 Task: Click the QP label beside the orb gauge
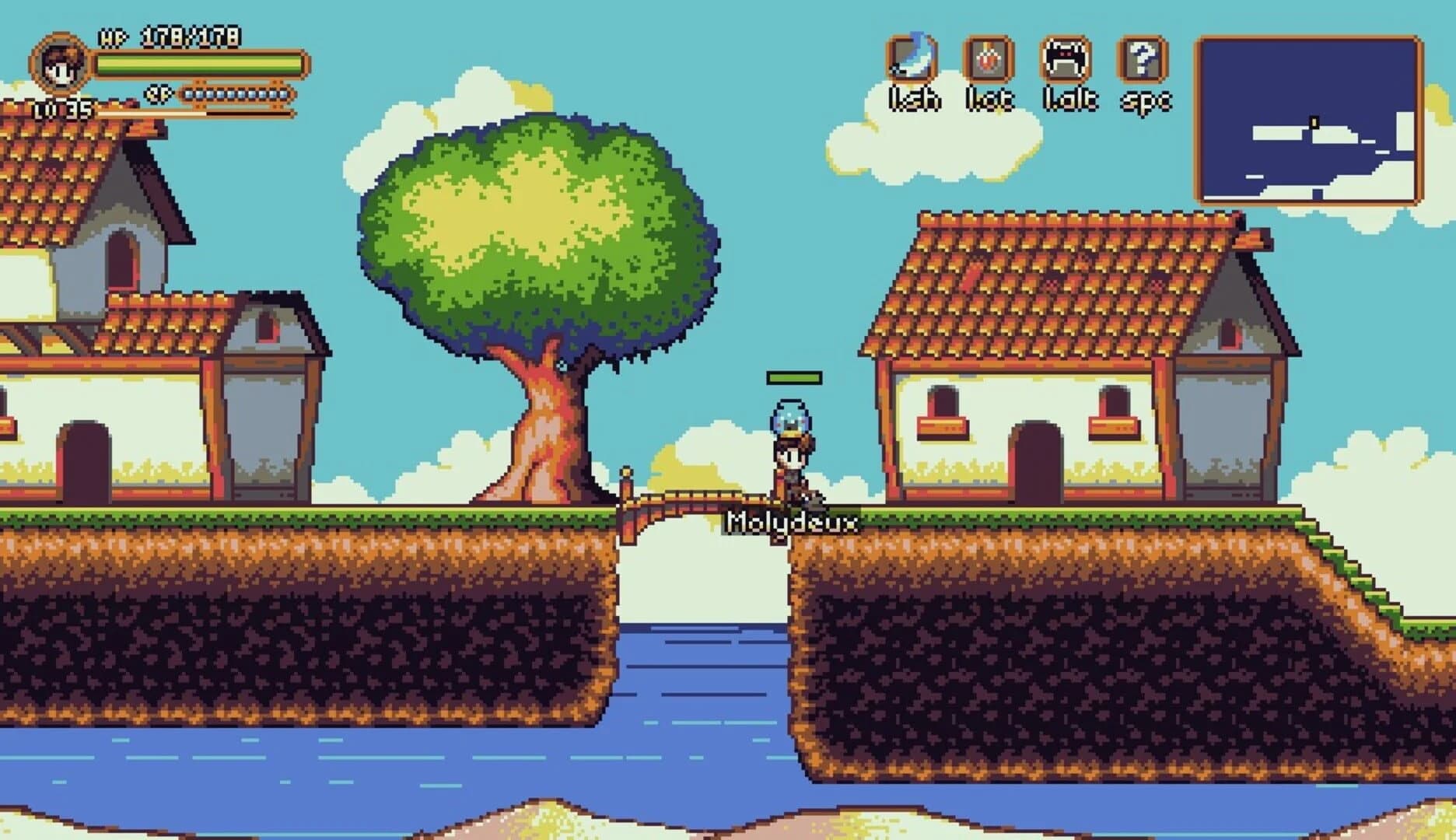159,93
